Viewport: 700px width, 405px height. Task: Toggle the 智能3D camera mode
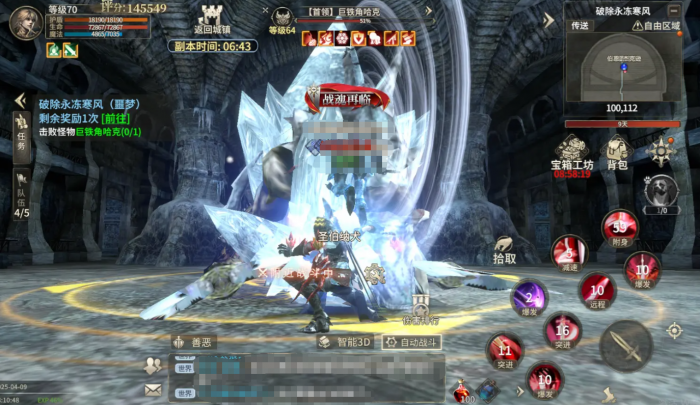click(346, 342)
